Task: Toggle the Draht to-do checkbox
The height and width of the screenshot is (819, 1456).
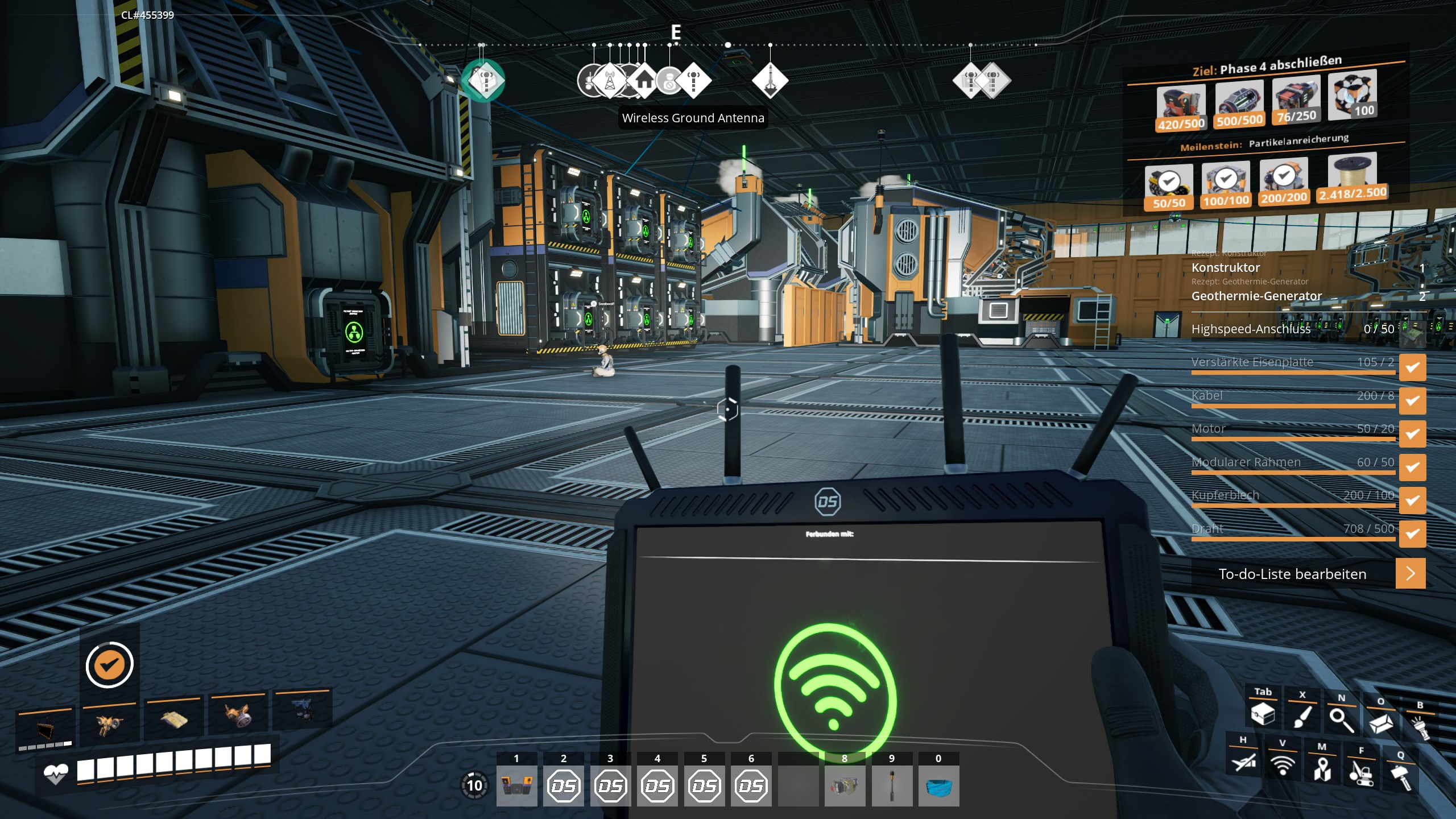Action: (x=1412, y=533)
